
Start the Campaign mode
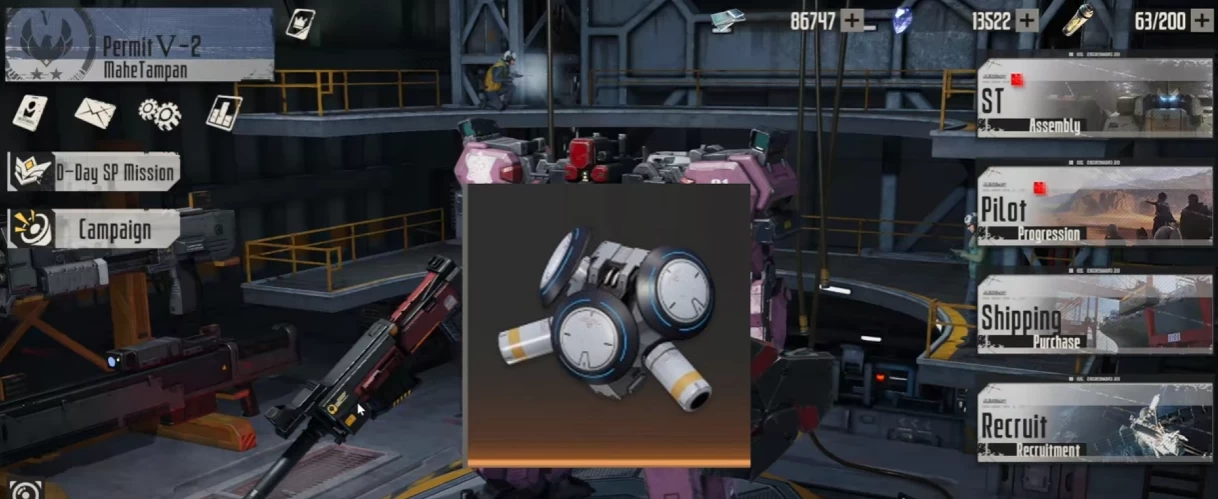click(95, 230)
